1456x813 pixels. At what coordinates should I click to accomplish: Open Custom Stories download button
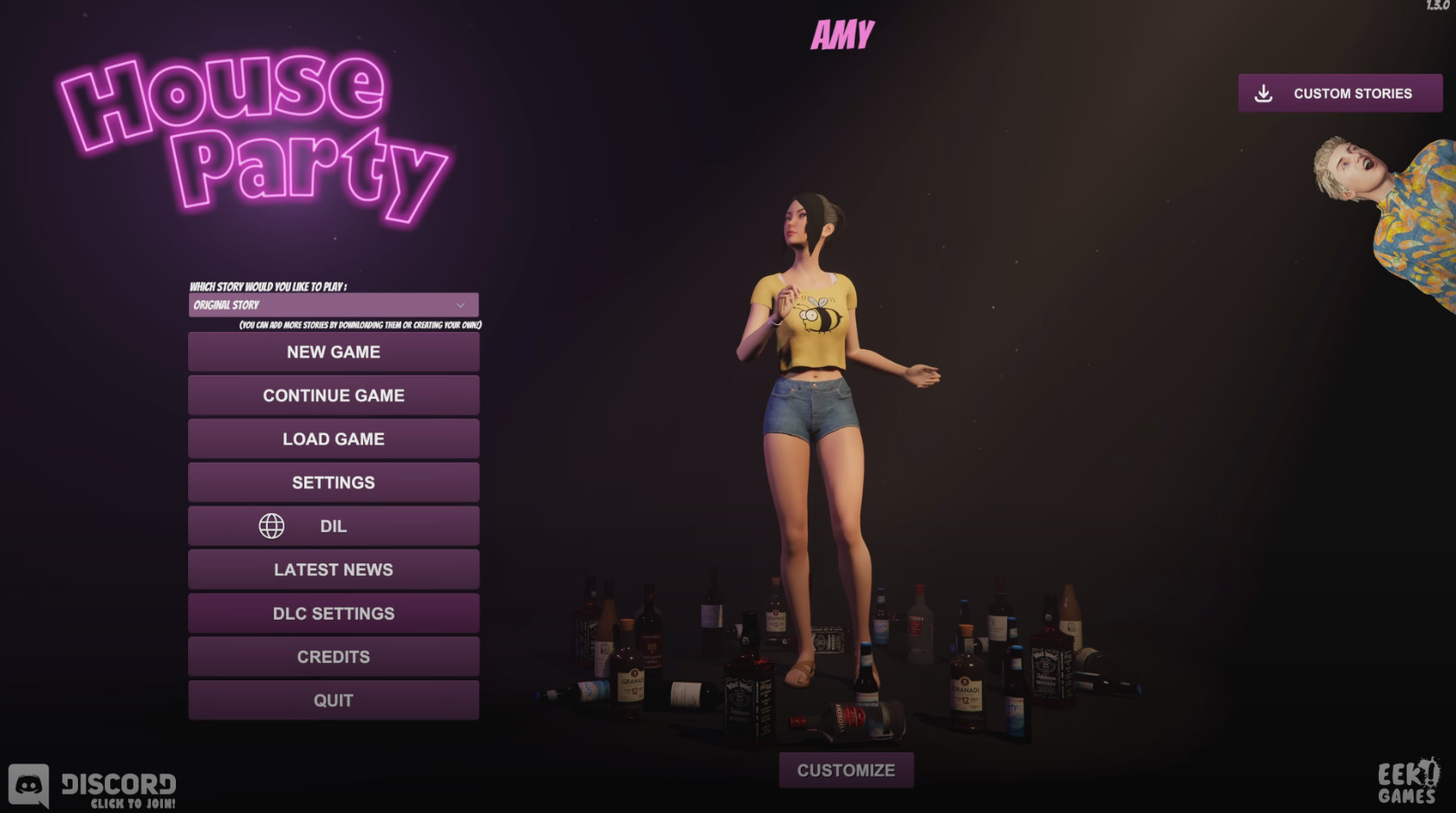pyautogui.click(x=1340, y=94)
